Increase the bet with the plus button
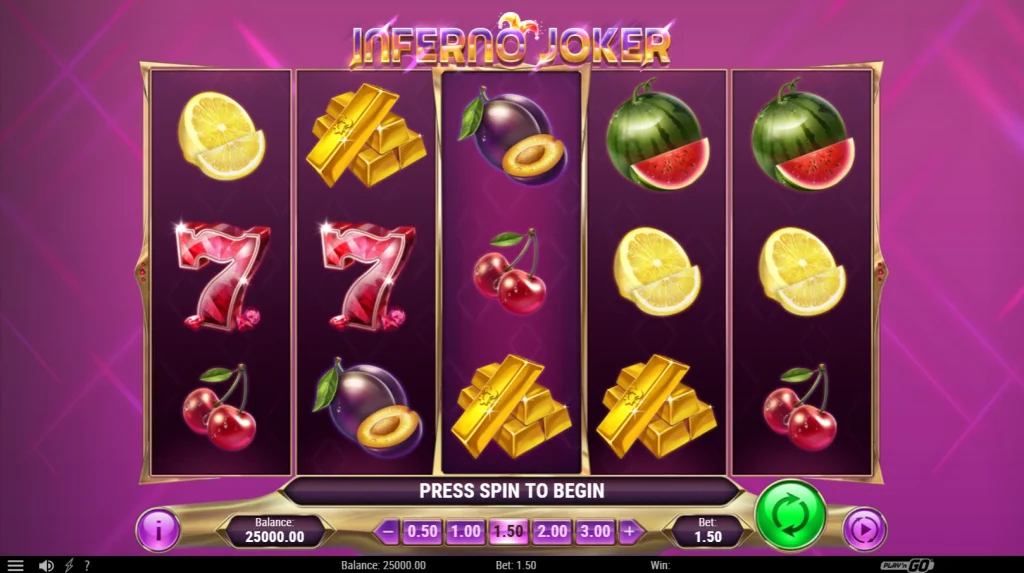Screen dimensions: 1024x573 coord(630,531)
